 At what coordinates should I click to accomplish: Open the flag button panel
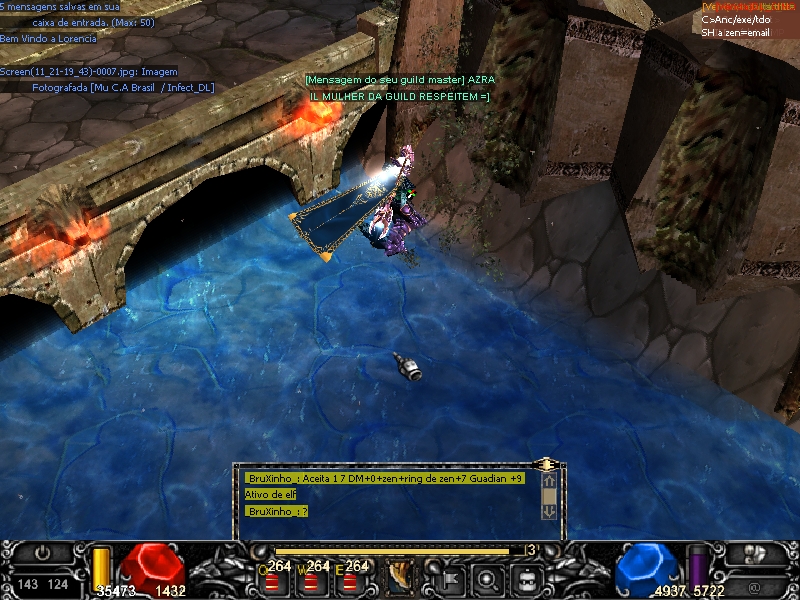tap(446, 577)
